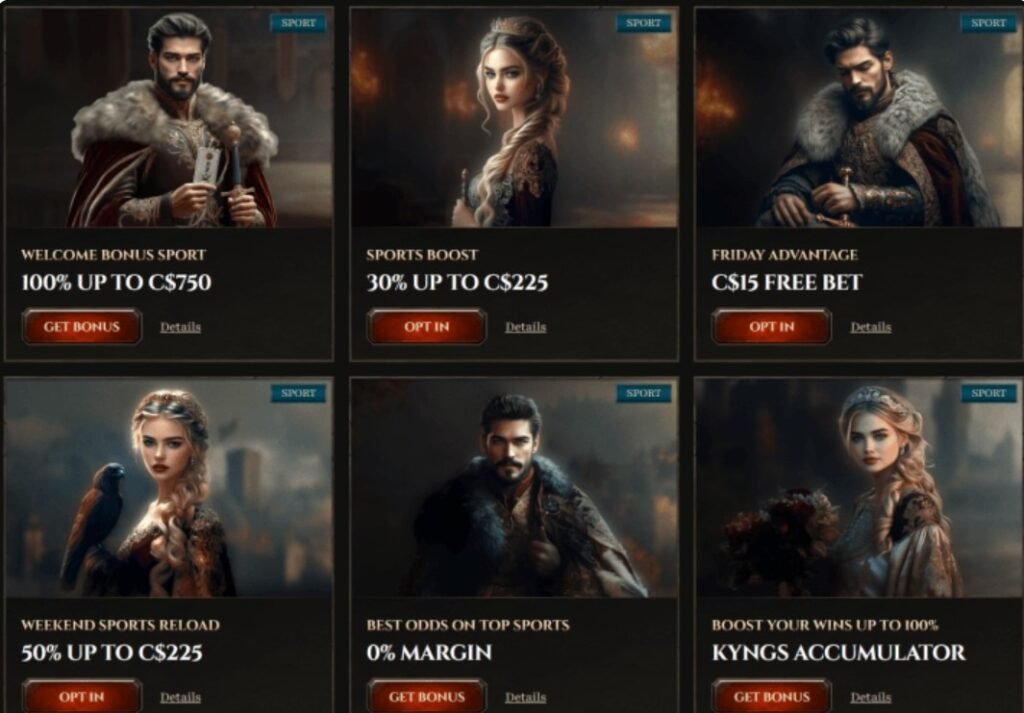Select the Welcome Bonus Sport king image

[169, 118]
